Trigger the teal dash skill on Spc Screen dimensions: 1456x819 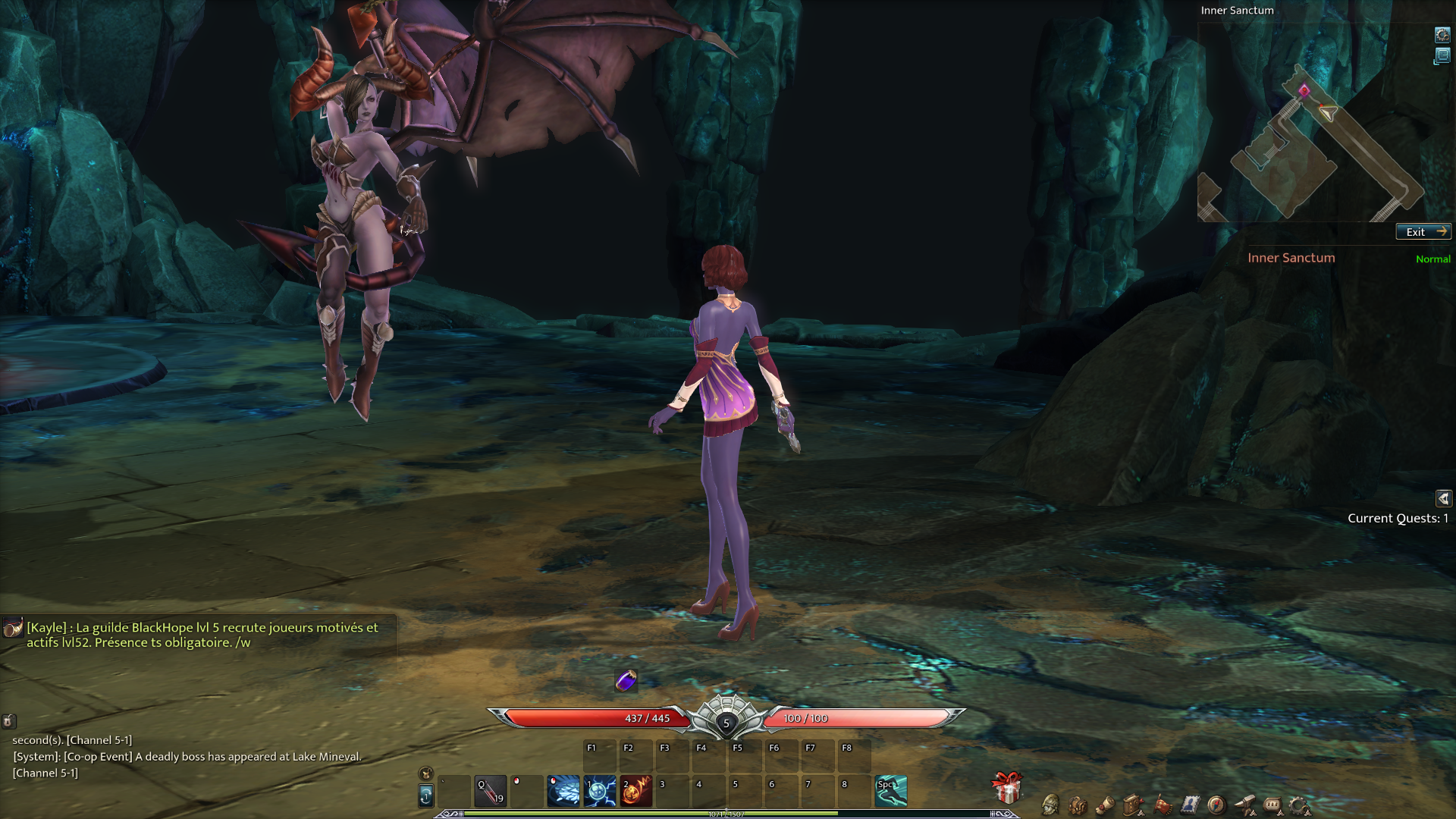tap(891, 791)
